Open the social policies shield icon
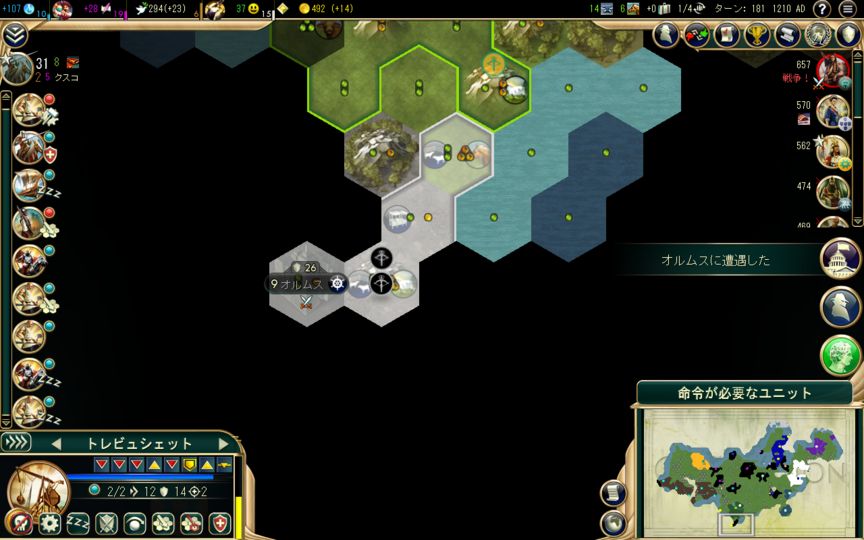 tap(849, 35)
